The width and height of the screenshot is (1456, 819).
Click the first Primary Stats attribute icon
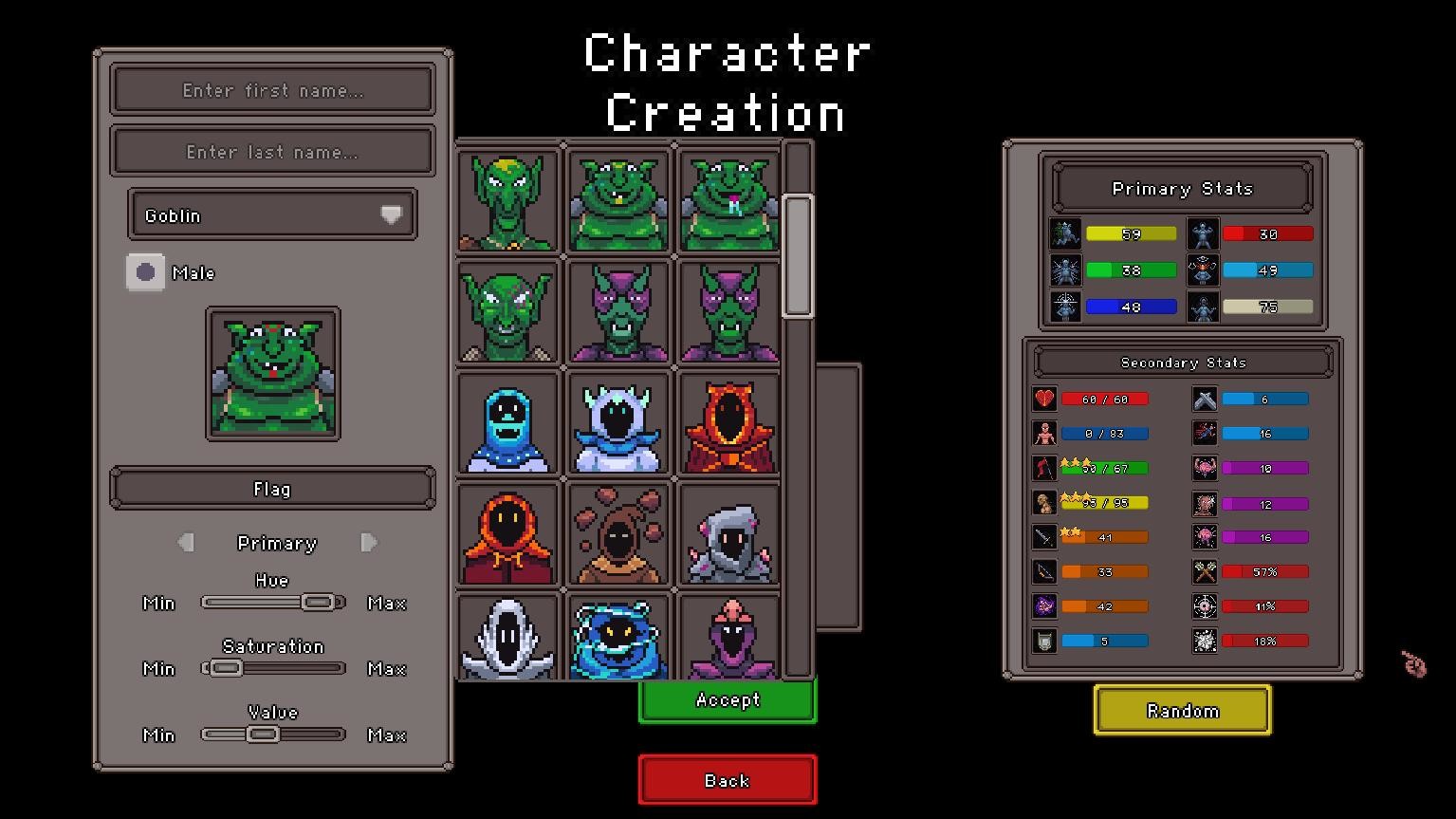[x=1064, y=233]
